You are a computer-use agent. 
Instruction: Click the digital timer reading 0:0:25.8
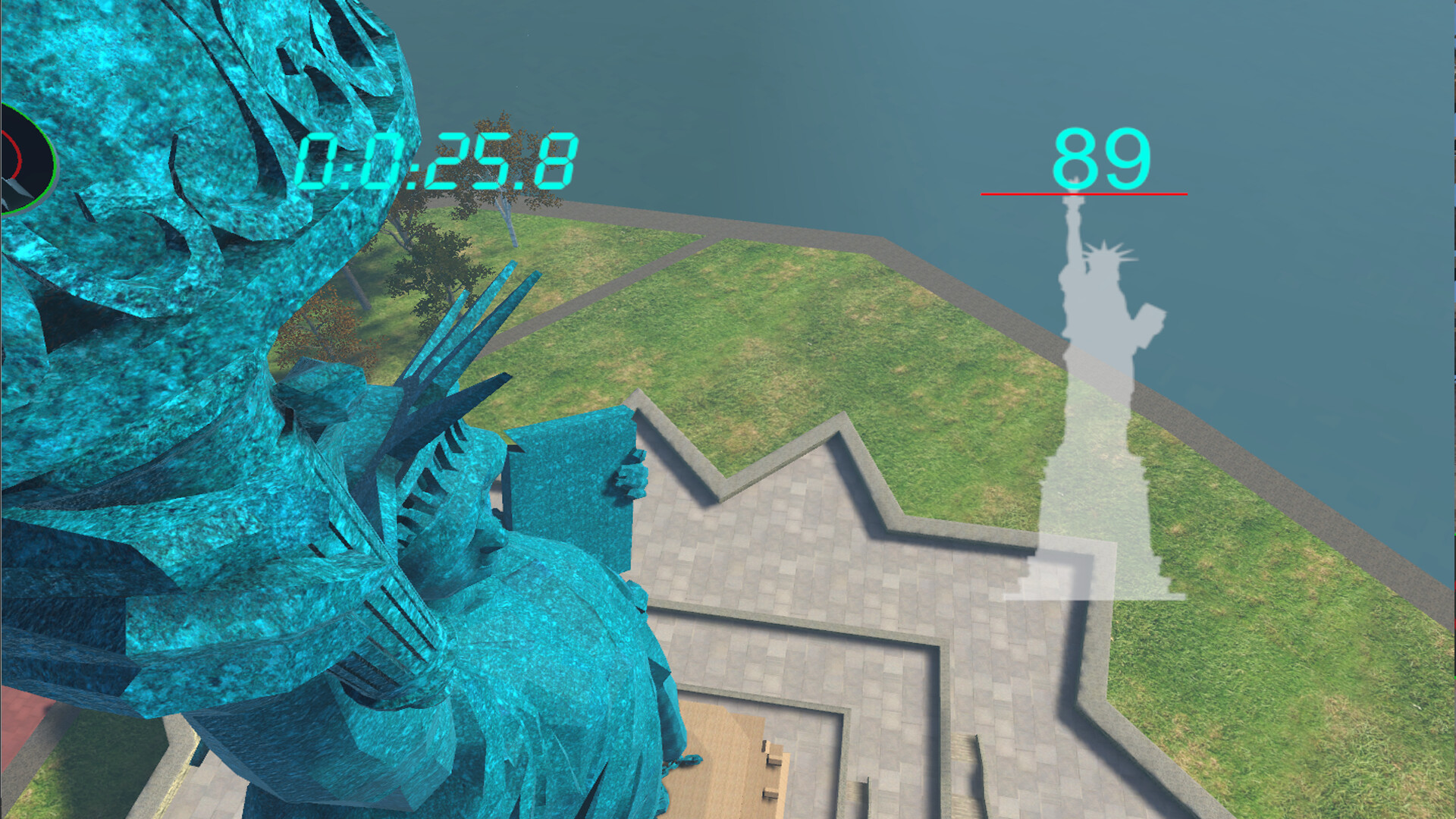[440, 159]
